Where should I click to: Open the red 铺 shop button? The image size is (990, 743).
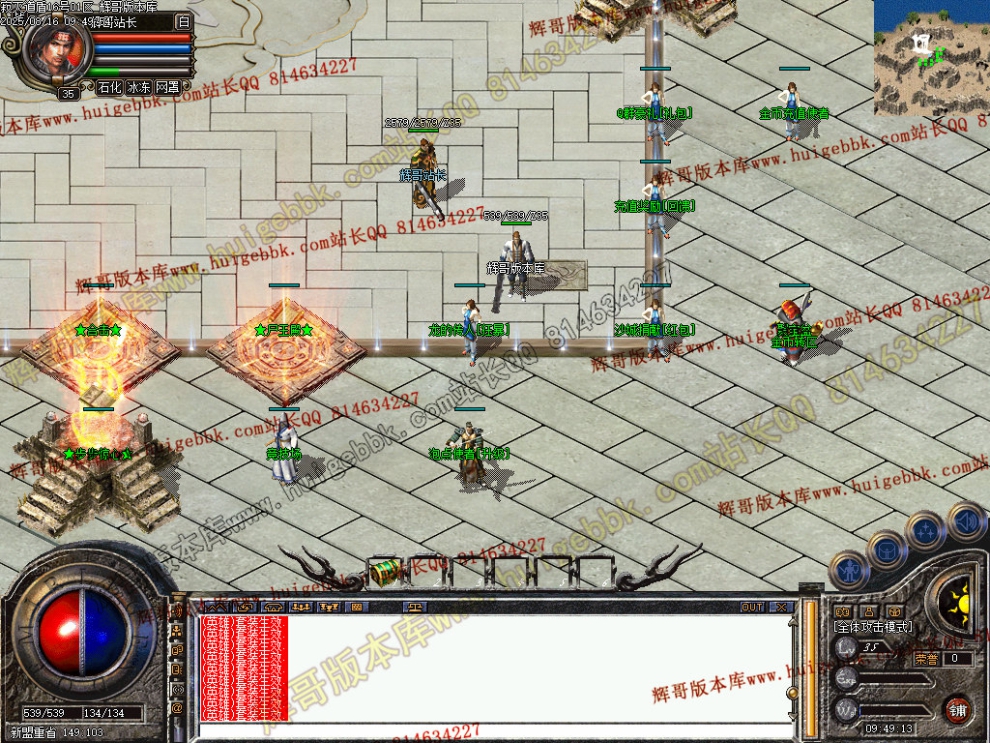coord(957,708)
